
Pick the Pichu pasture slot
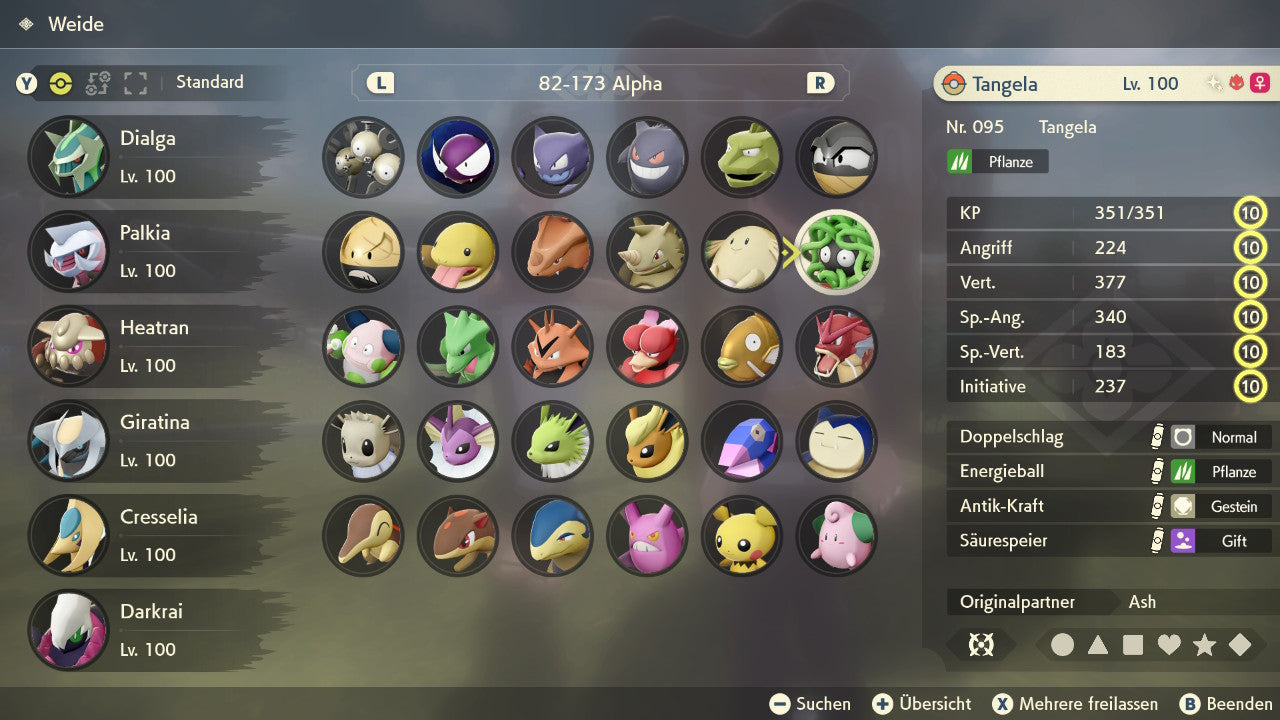tap(742, 535)
